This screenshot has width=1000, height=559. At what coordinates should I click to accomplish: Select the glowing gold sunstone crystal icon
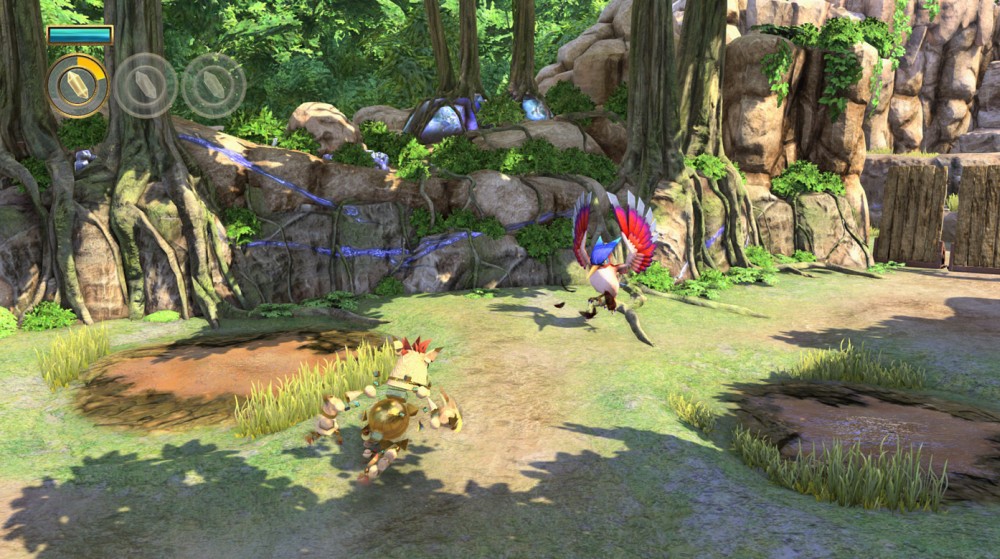pyautogui.click(x=77, y=86)
